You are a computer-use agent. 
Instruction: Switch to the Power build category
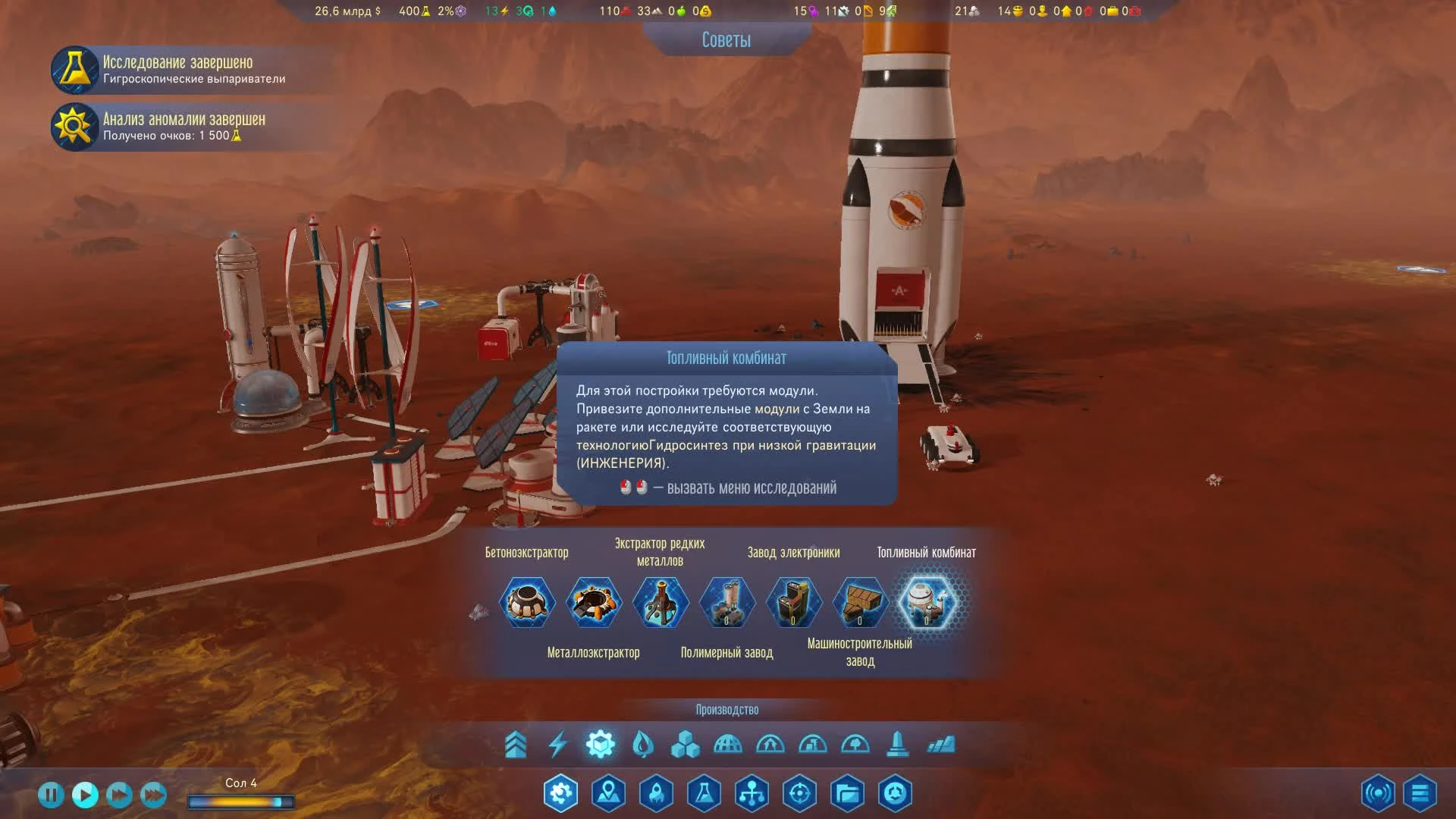coord(559,745)
